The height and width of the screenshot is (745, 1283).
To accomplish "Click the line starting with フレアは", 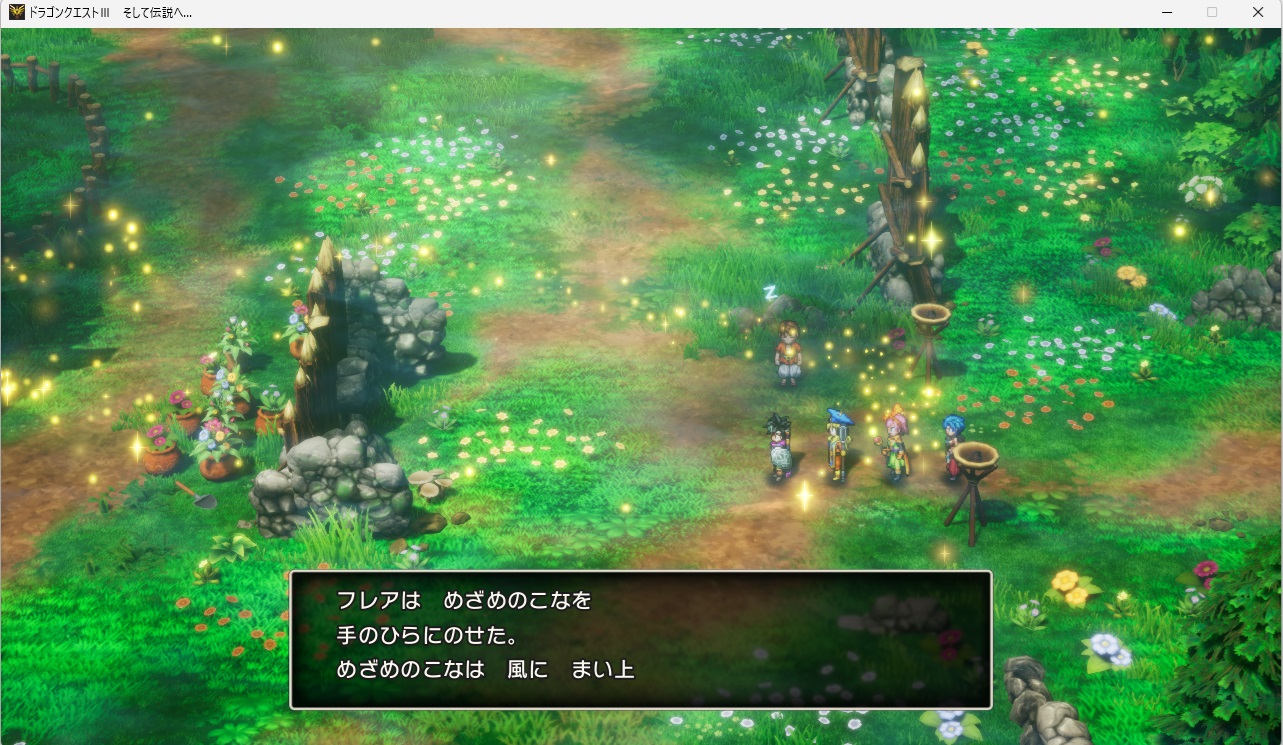I will tap(462, 601).
